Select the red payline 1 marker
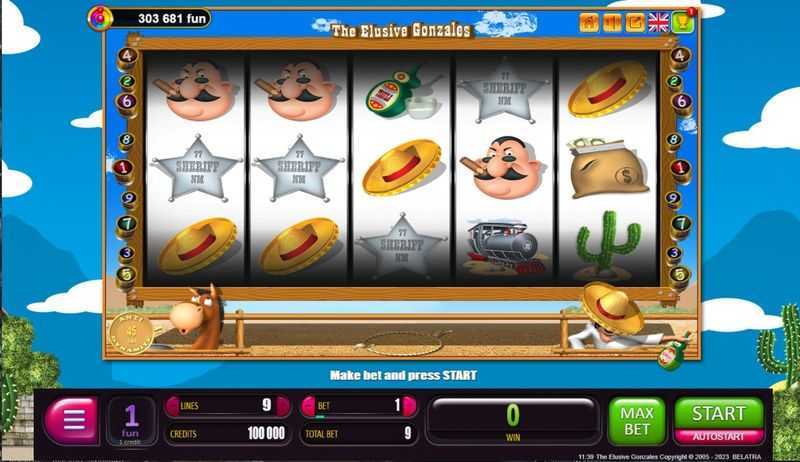 [x=123, y=168]
